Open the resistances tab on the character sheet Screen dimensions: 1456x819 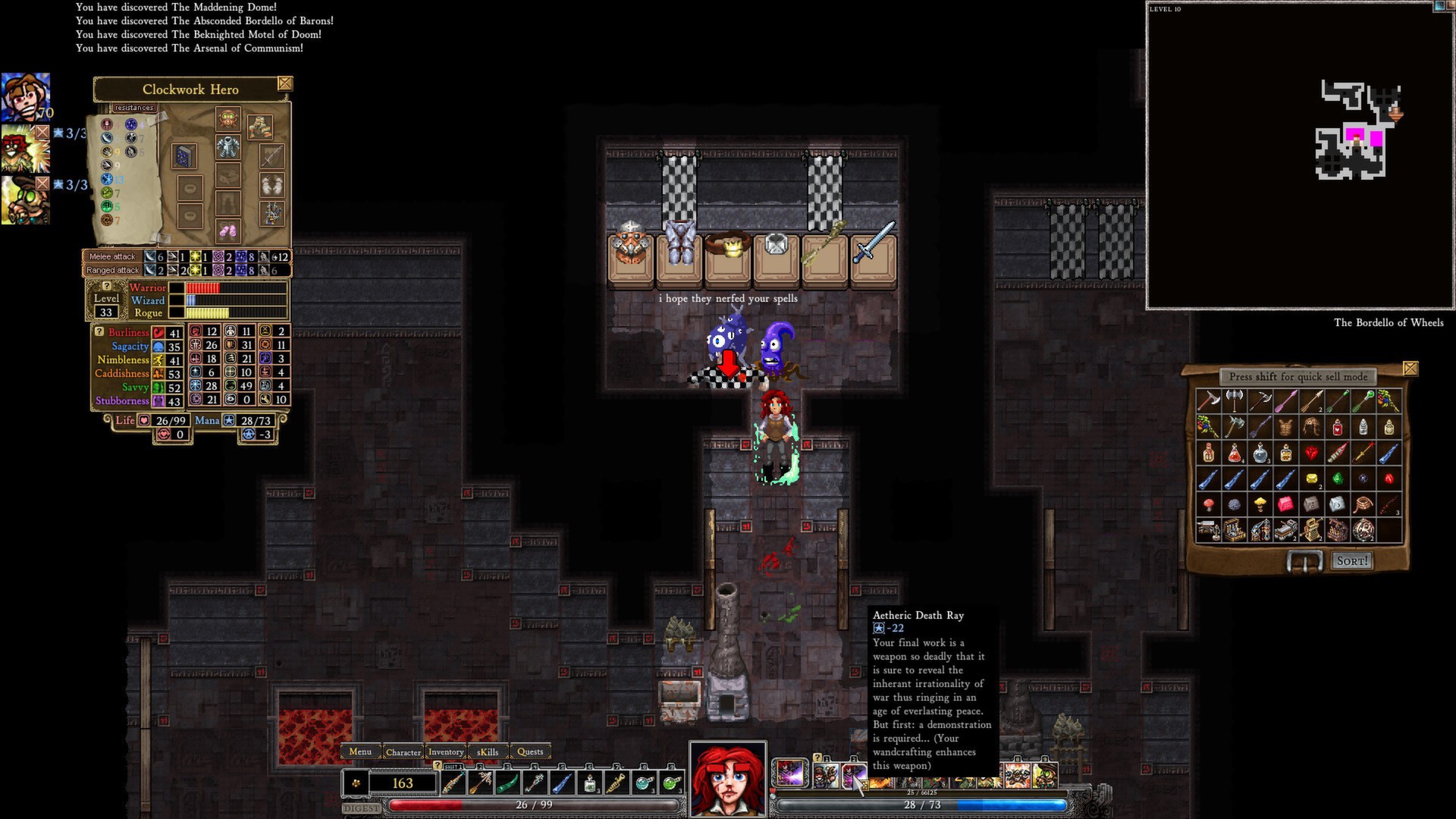[134, 107]
